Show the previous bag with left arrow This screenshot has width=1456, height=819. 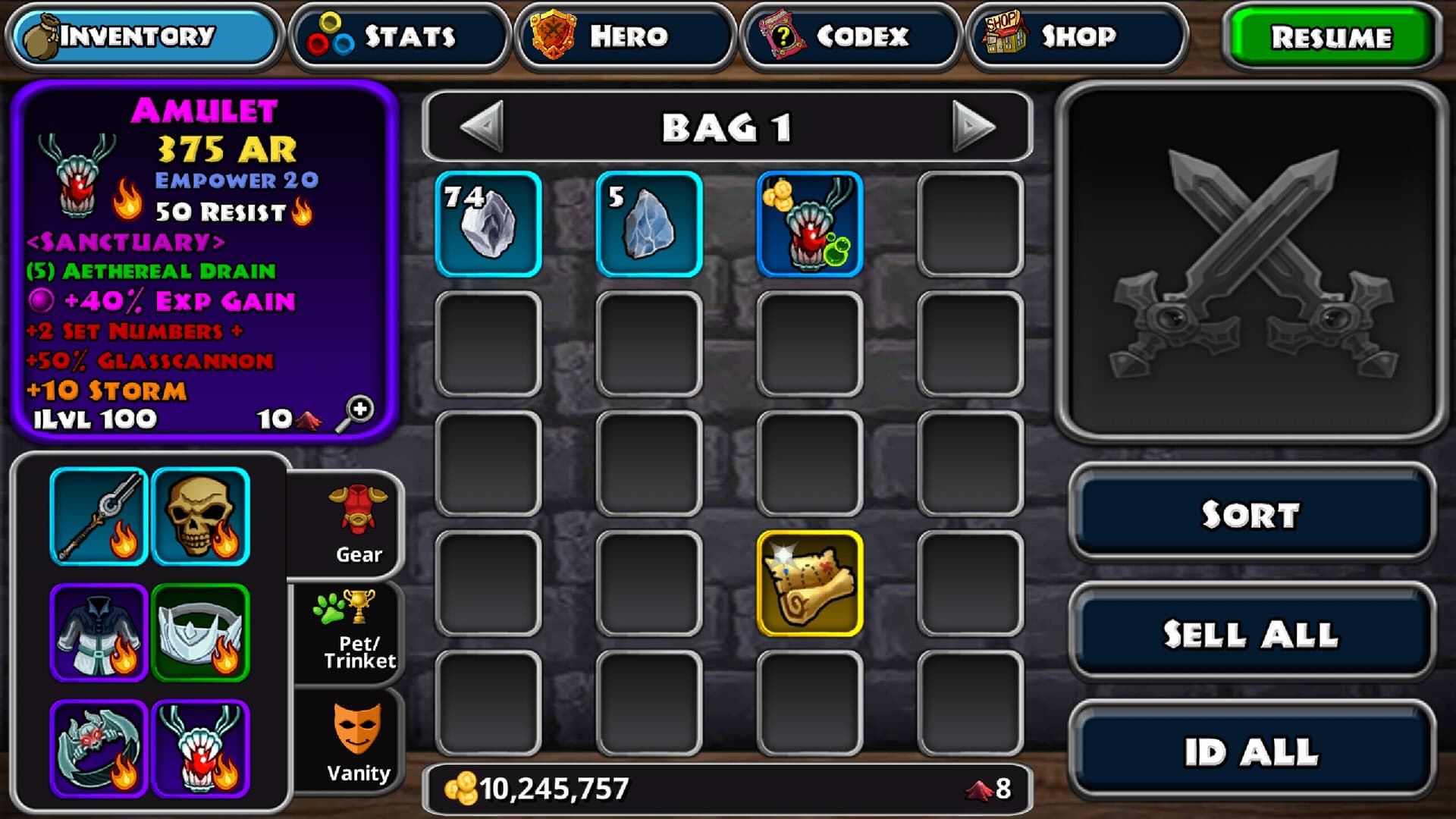[x=483, y=126]
